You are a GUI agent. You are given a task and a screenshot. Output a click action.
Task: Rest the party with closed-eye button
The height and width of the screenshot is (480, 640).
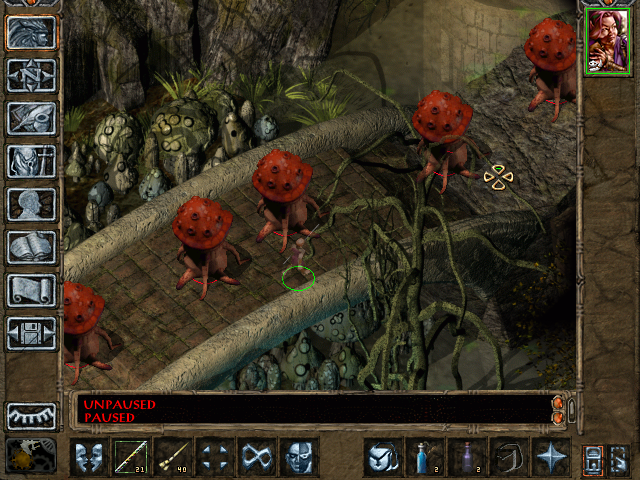coord(31,415)
